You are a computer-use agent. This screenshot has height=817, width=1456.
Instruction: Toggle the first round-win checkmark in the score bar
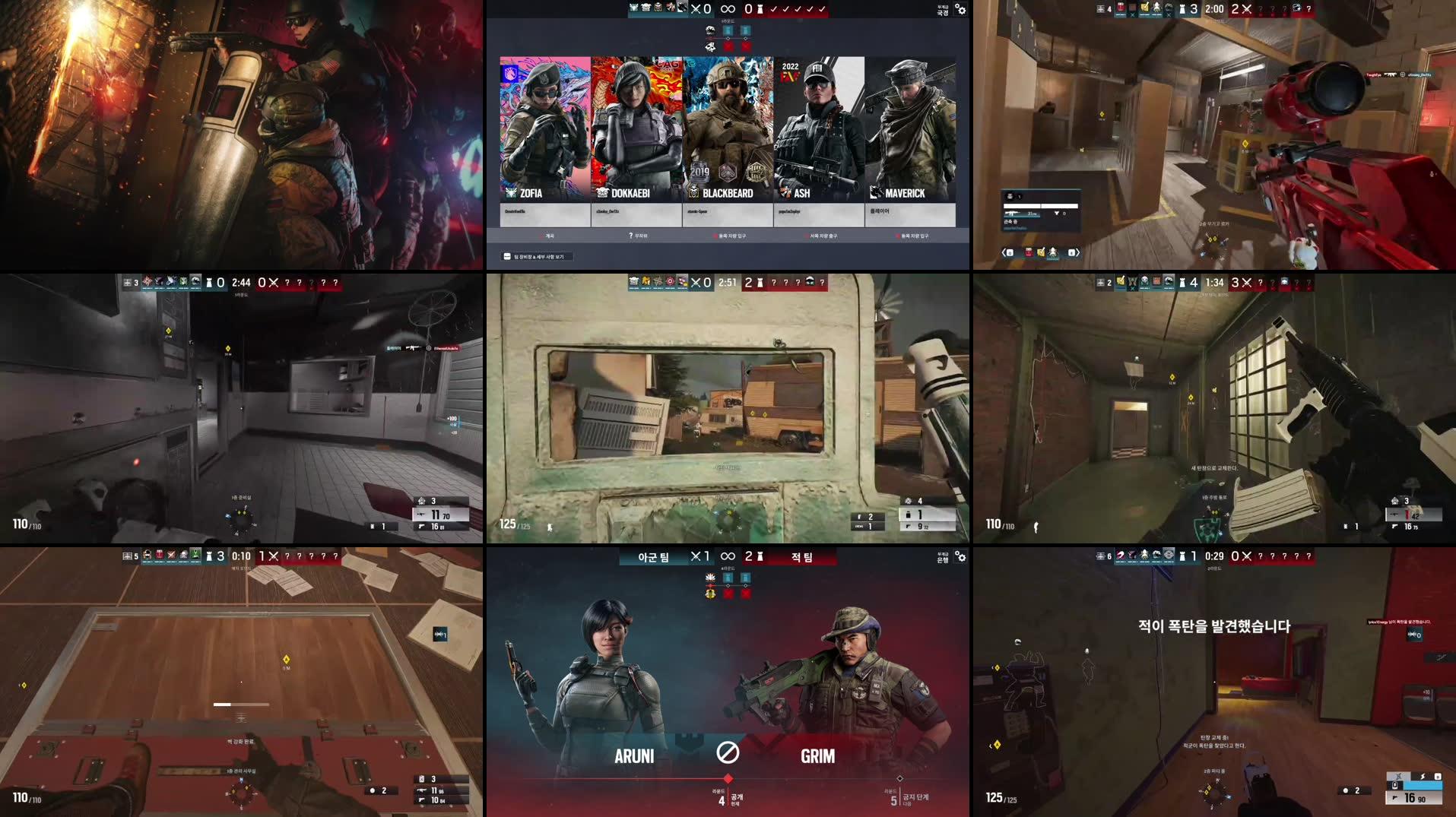point(775,9)
